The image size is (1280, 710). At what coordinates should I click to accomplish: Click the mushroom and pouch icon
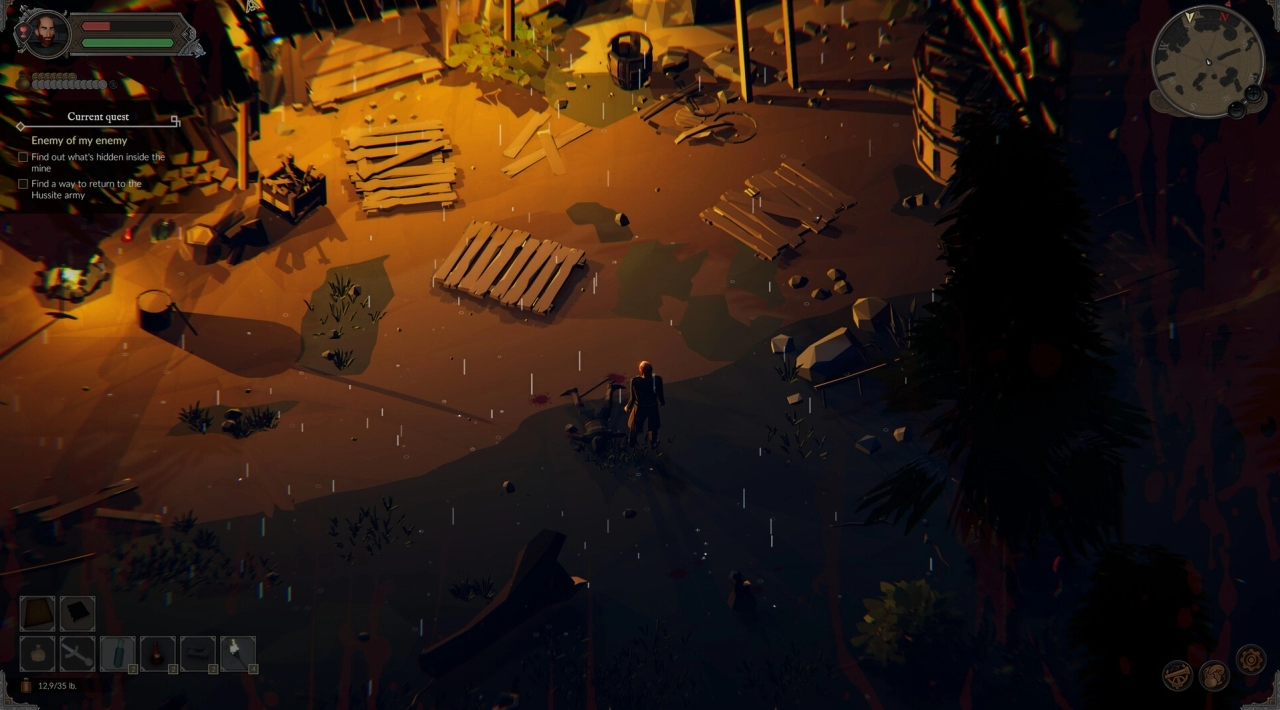pos(1214,675)
